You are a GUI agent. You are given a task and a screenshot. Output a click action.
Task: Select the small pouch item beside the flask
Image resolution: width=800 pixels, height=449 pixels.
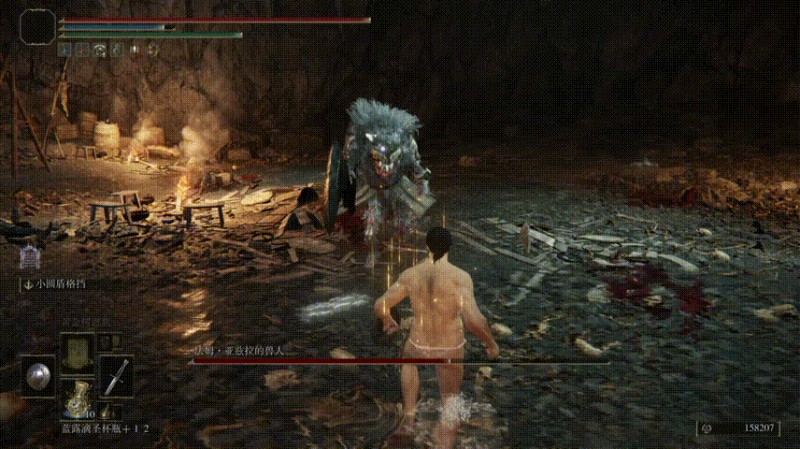107,411
